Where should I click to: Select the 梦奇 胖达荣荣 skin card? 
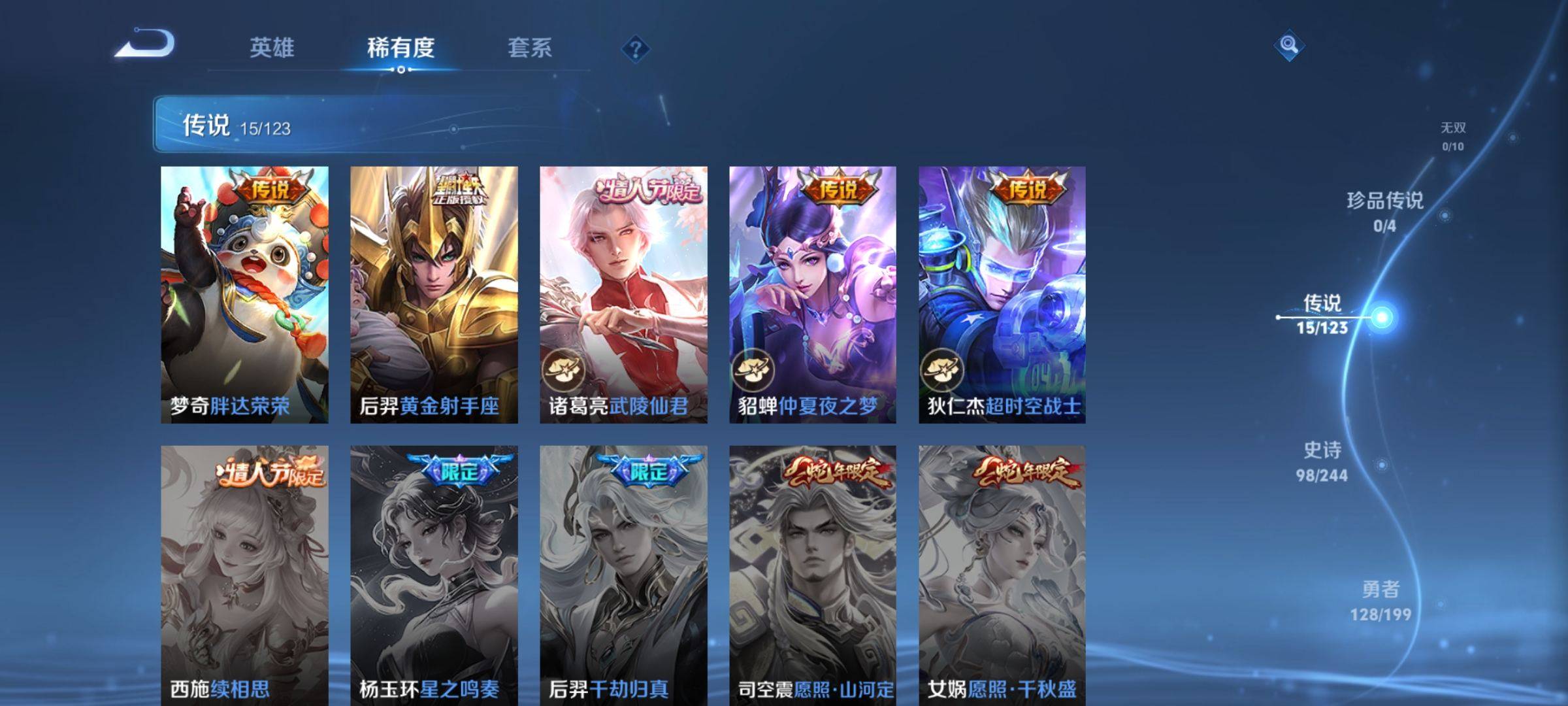(244, 294)
